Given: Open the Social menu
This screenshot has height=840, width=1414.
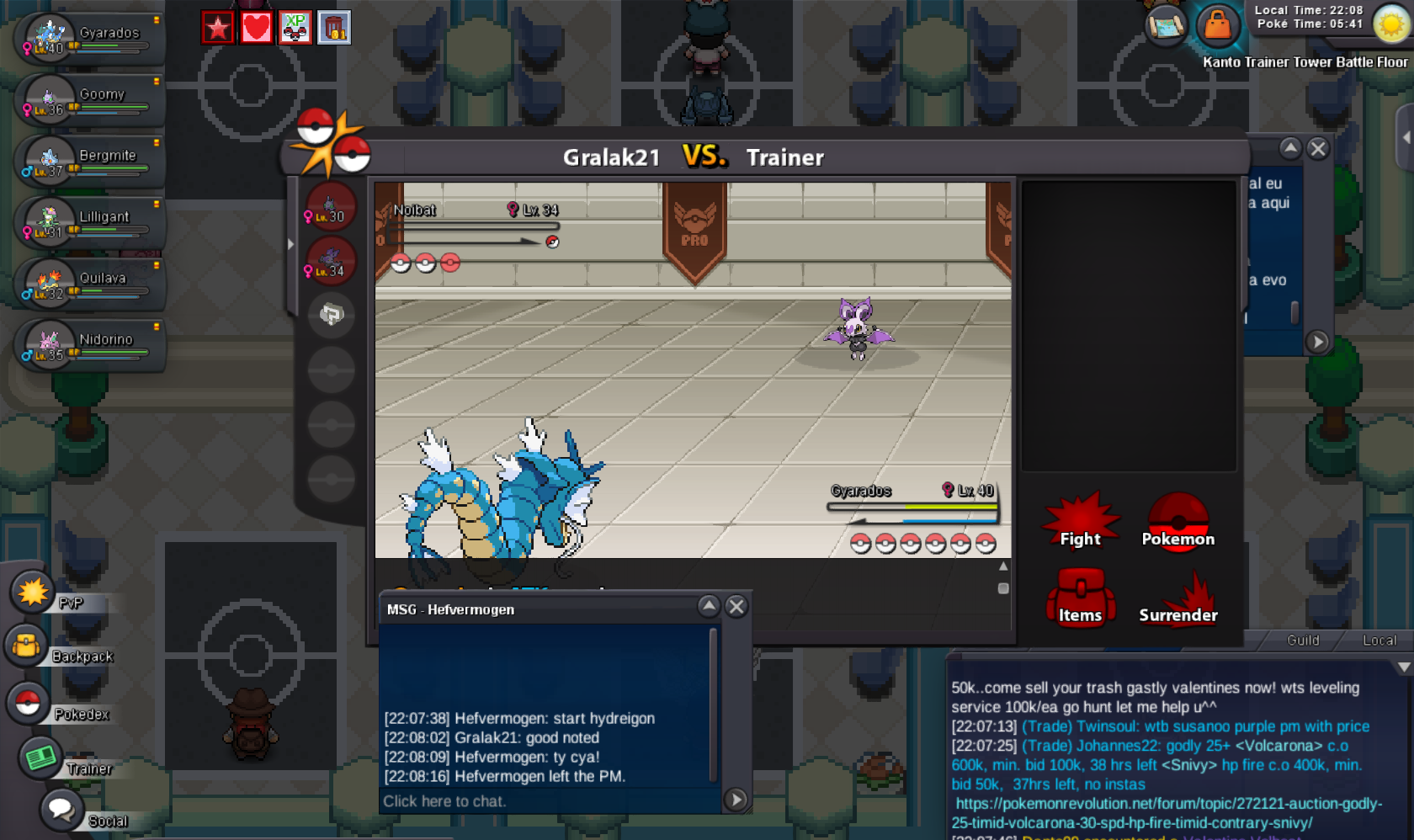Looking at the screenshot, I should pyautogui.click(x=61, y=810).
